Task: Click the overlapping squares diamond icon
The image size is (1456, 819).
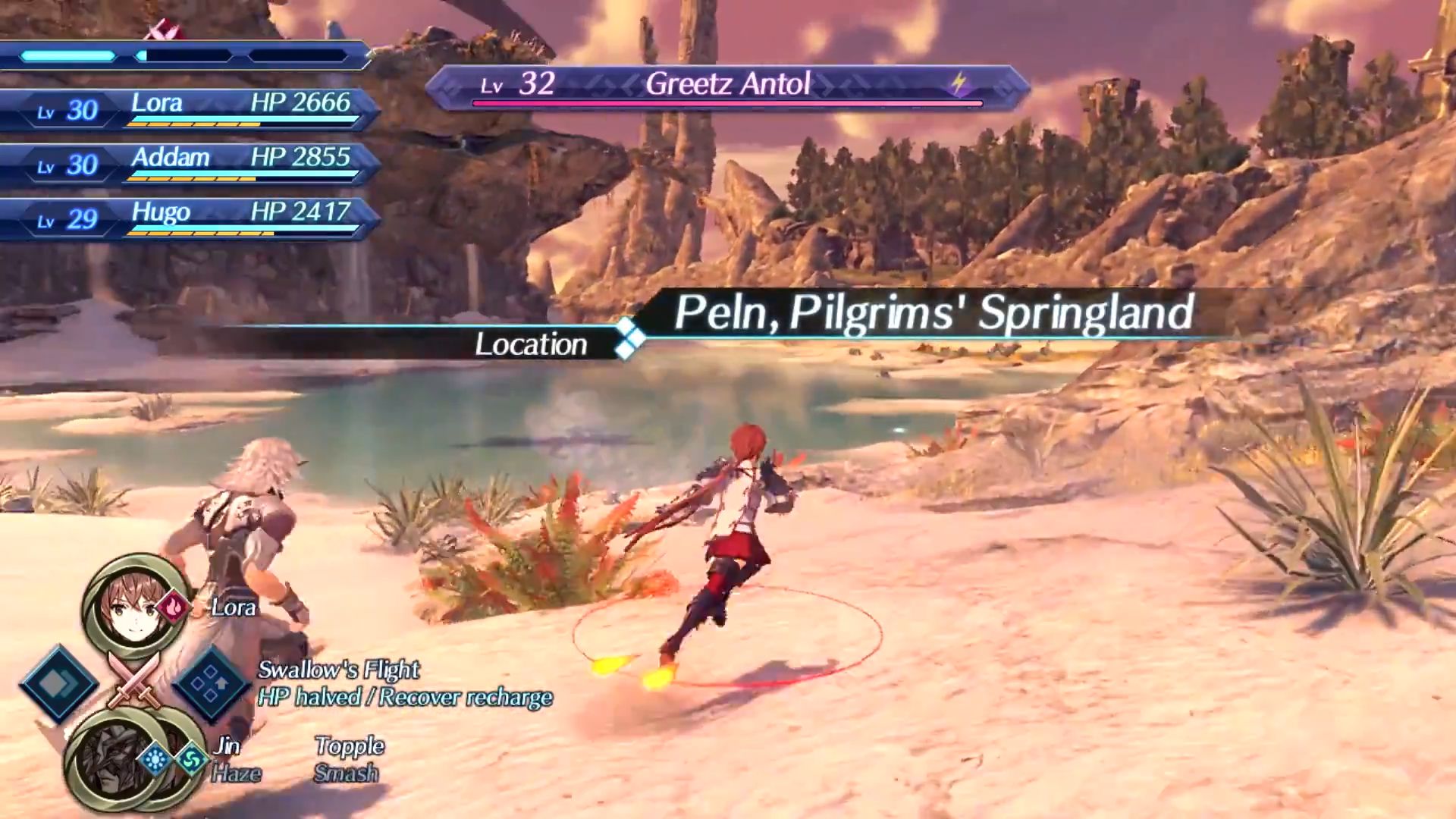Action: click(x=58, y=684)
